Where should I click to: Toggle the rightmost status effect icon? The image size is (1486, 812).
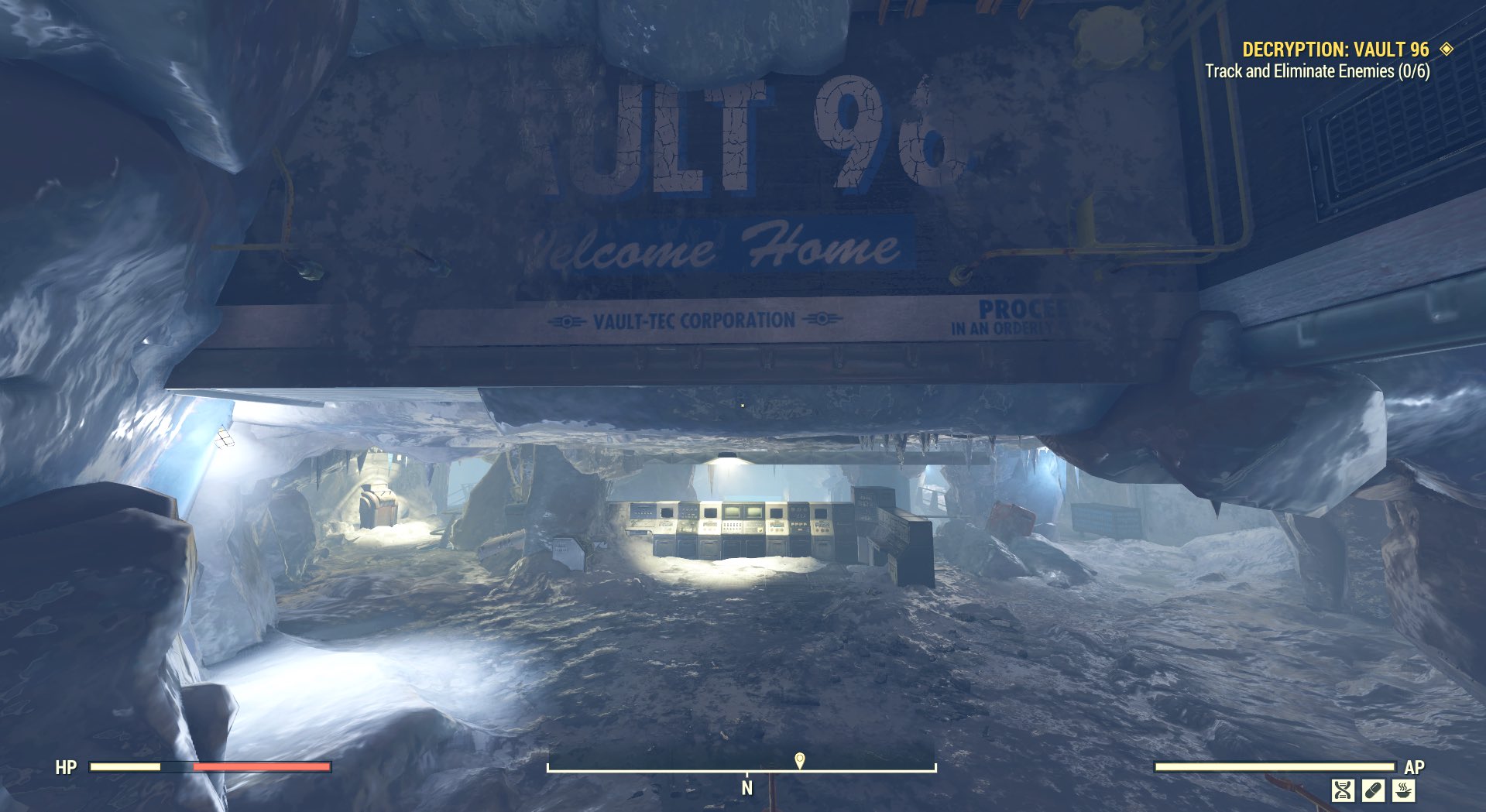pyautogui.click(x=1403, y=790)
